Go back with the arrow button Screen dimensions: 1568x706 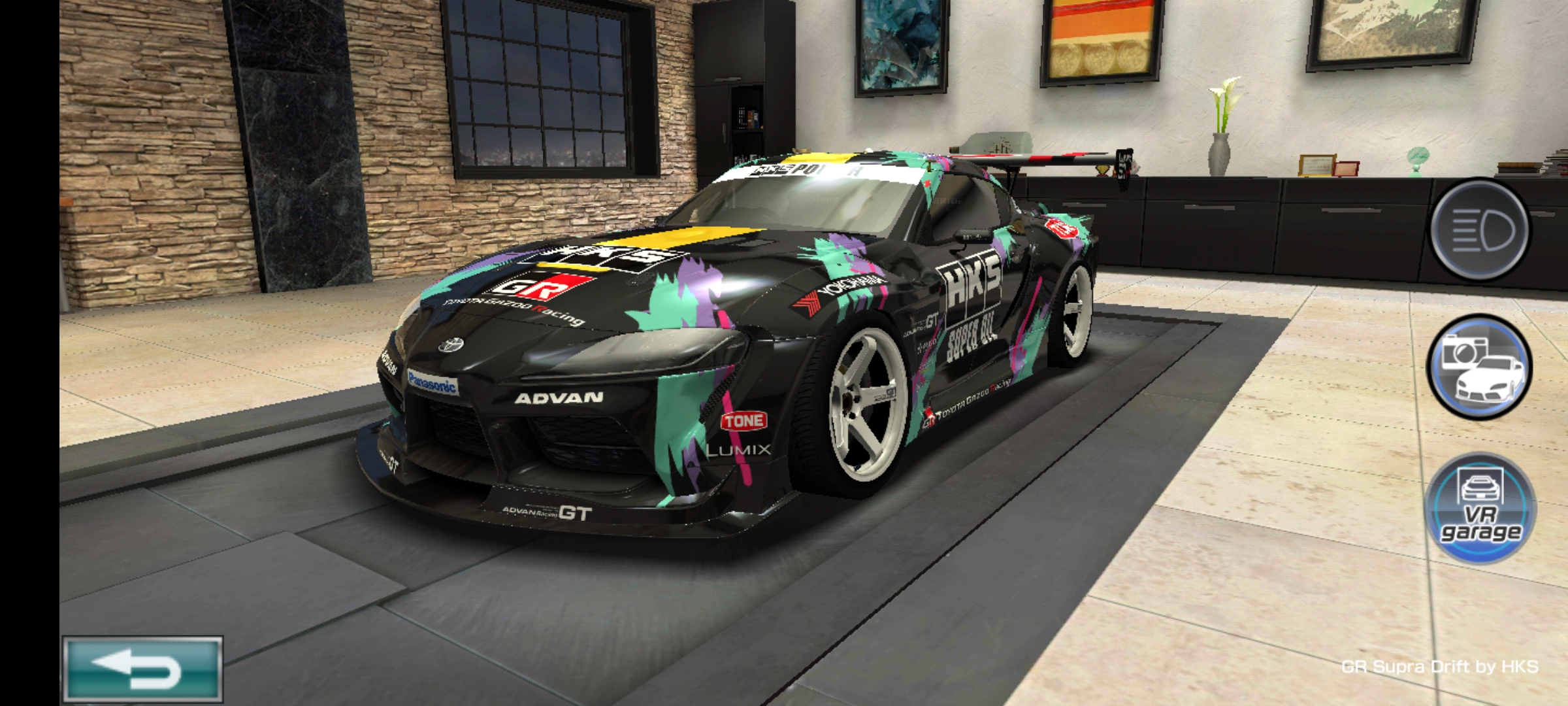point(142,670)
